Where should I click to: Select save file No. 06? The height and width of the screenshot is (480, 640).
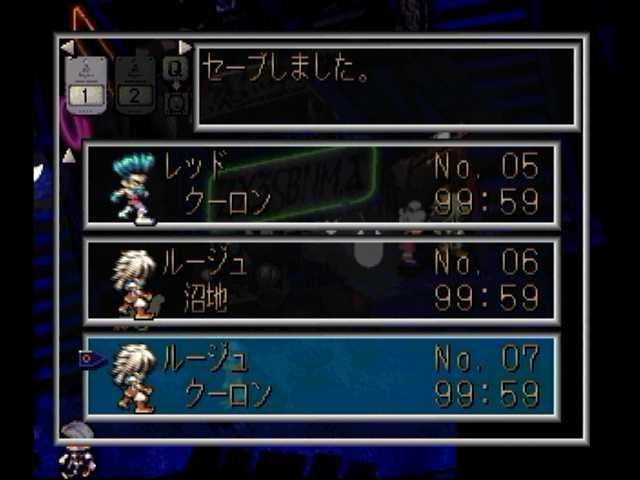coord(321,281)
